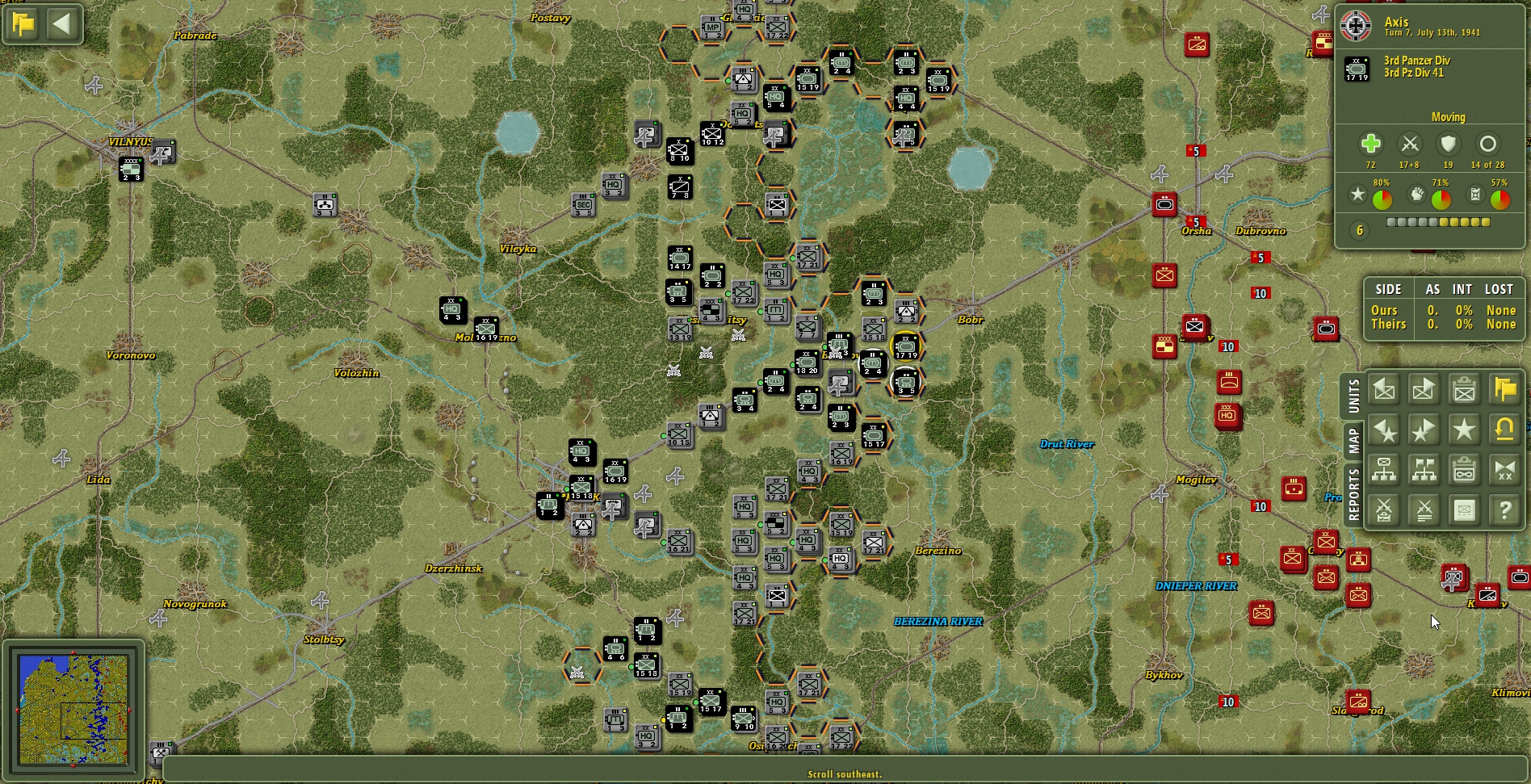Select the next unit navigation icon
The image size is (1531, 784).
point(1424,390)
